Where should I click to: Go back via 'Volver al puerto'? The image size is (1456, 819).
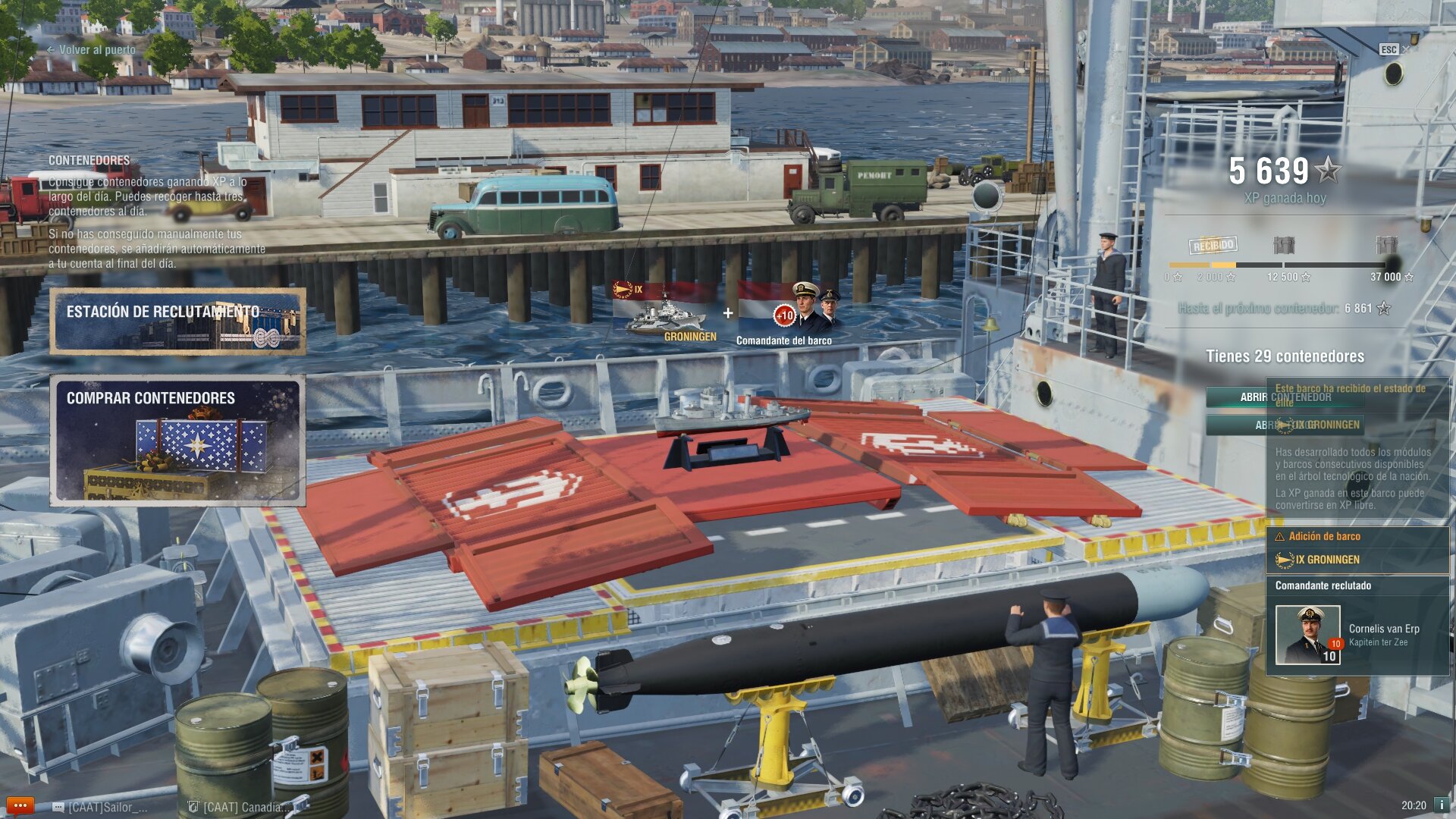[91, 50]
